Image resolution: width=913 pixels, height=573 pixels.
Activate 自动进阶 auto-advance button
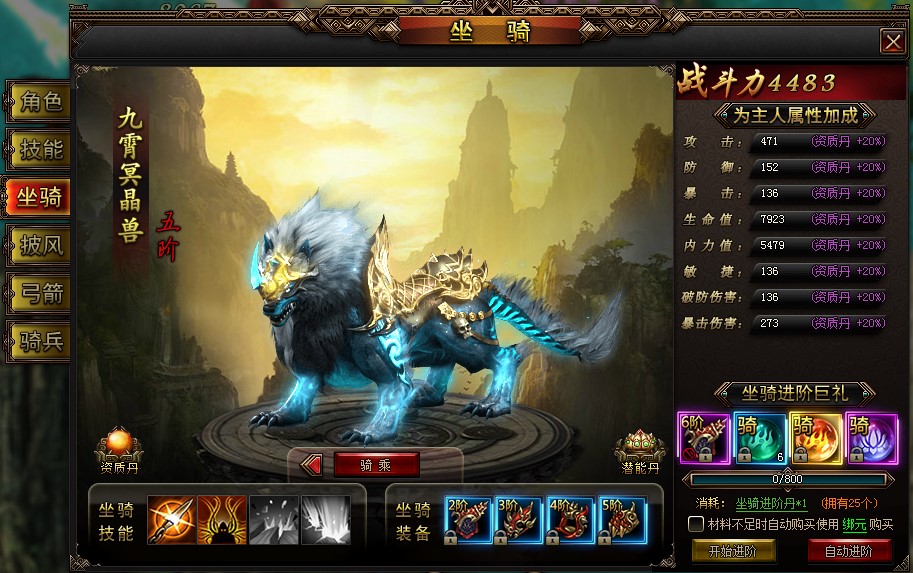point(849,551)
